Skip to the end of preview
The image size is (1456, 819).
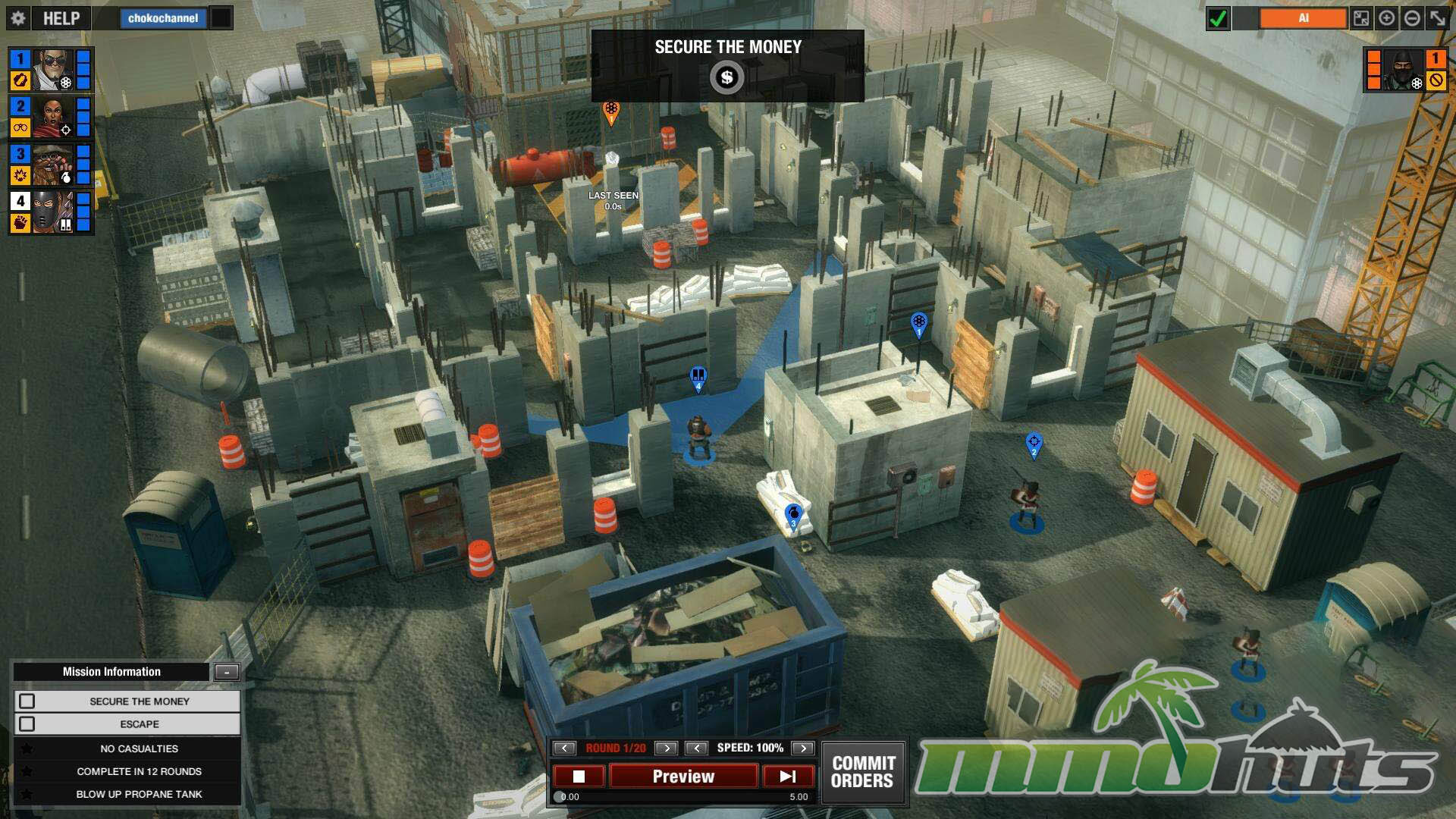pos(788,777)
